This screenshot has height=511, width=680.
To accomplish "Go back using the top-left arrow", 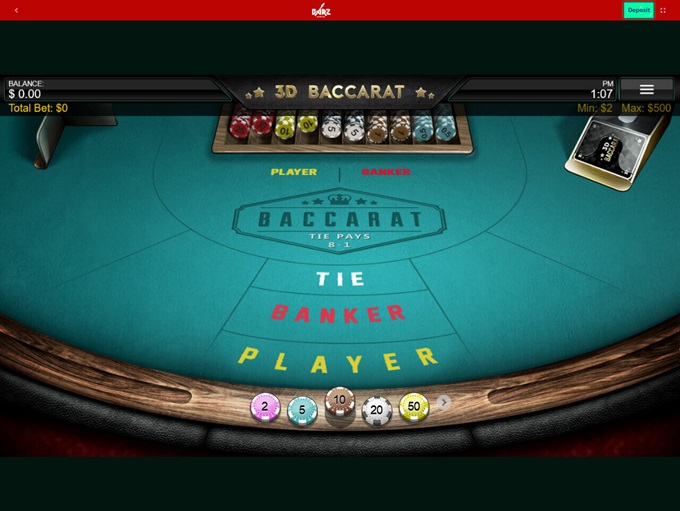I will tap(16, 10).
